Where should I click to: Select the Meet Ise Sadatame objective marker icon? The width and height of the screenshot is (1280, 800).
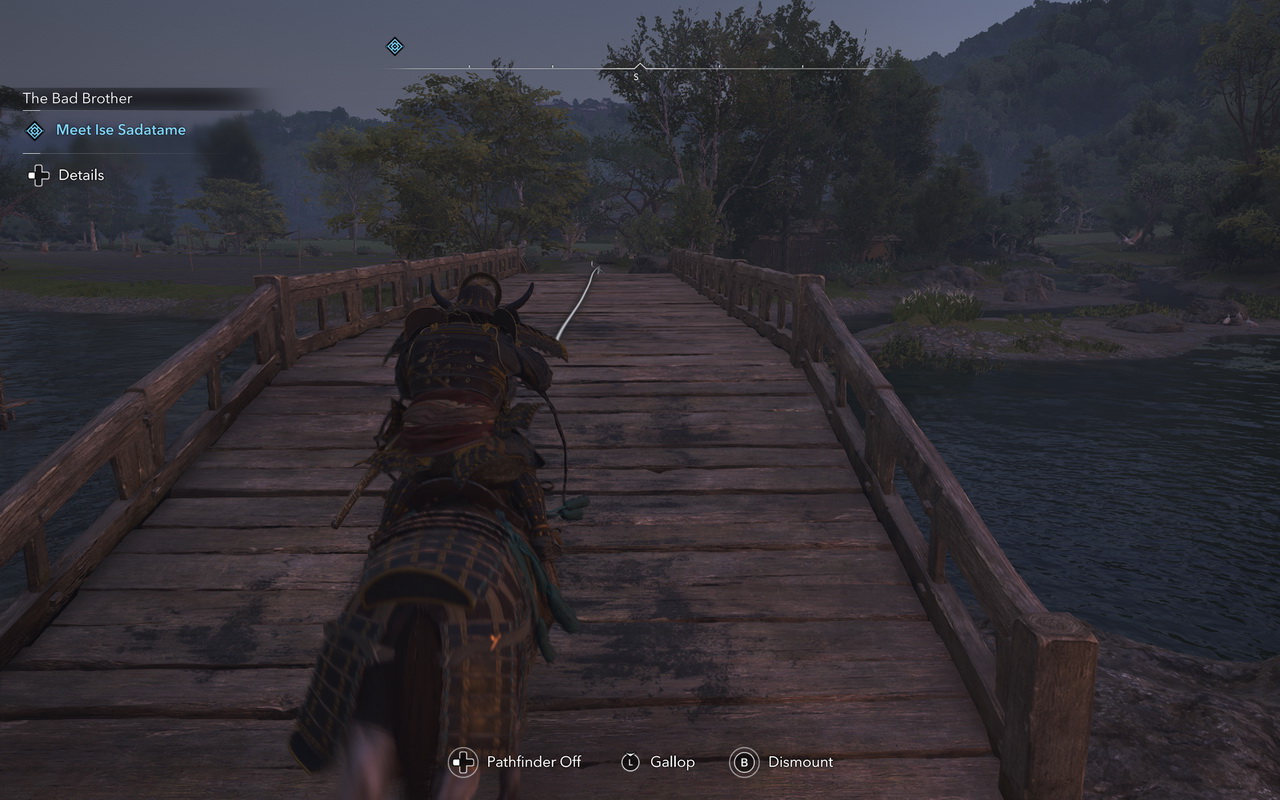click(x=35, y=131)
